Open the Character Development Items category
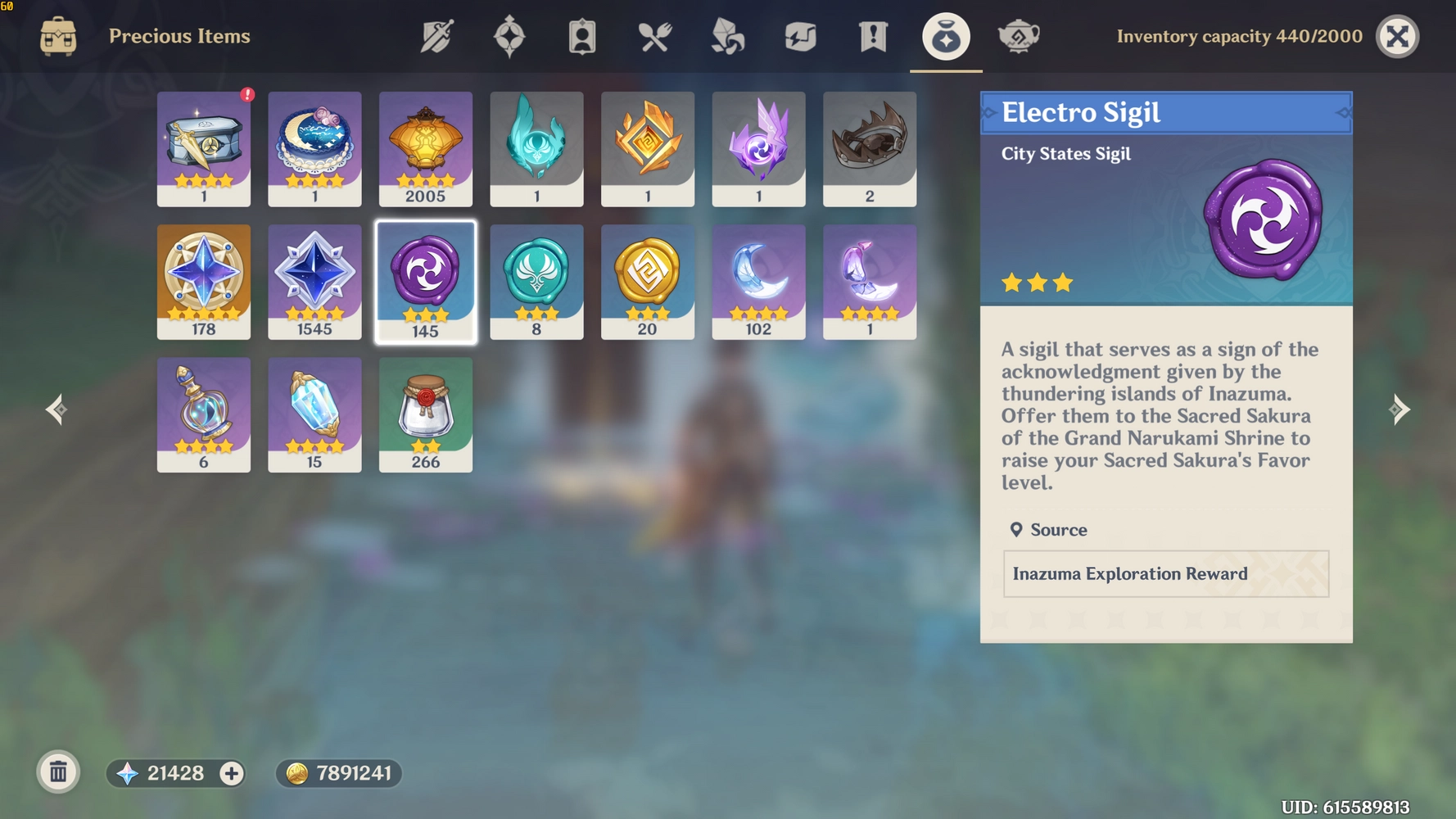1456x819 pixels. [581, 36]
